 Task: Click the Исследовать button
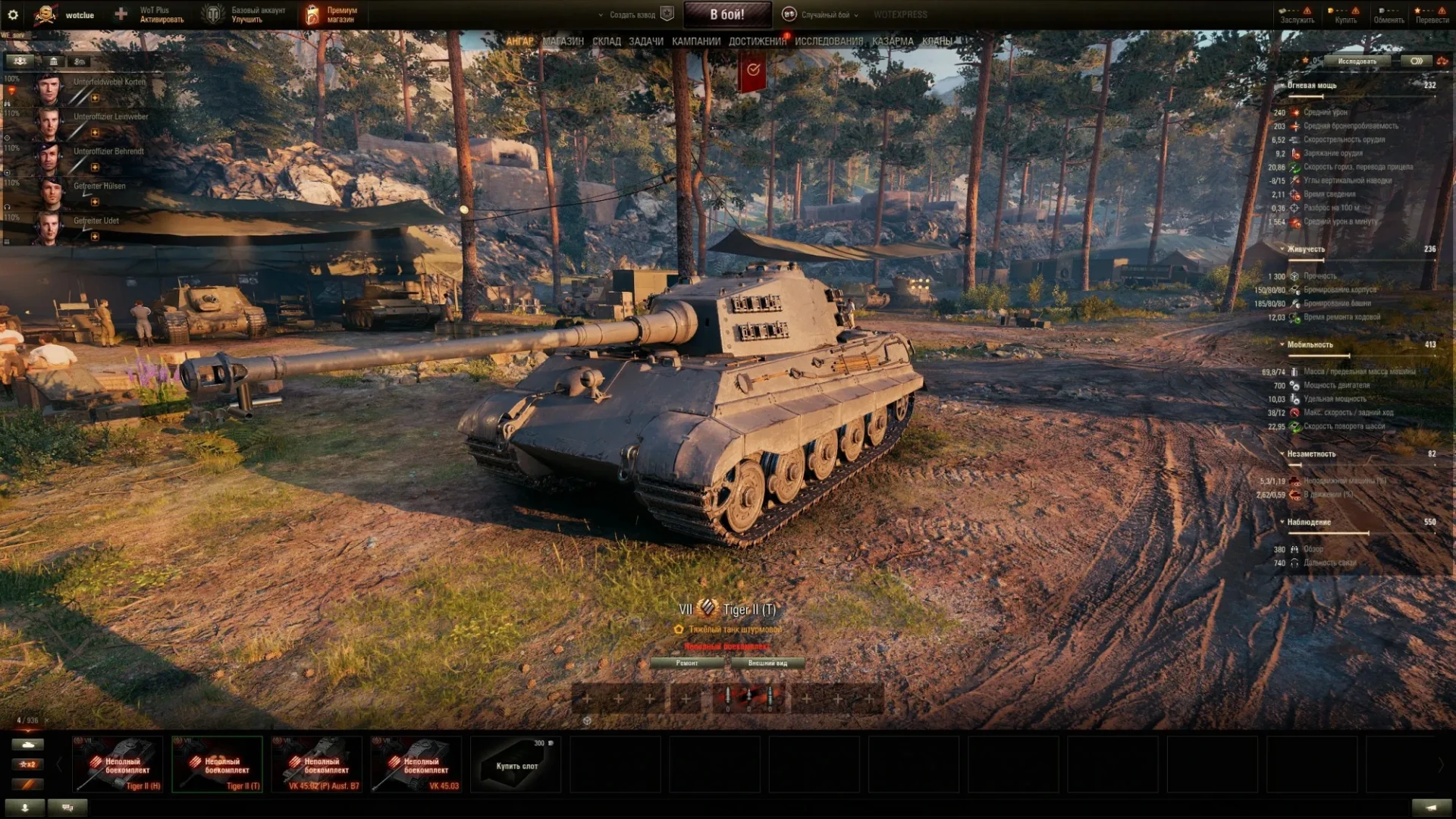(1356, 61)
